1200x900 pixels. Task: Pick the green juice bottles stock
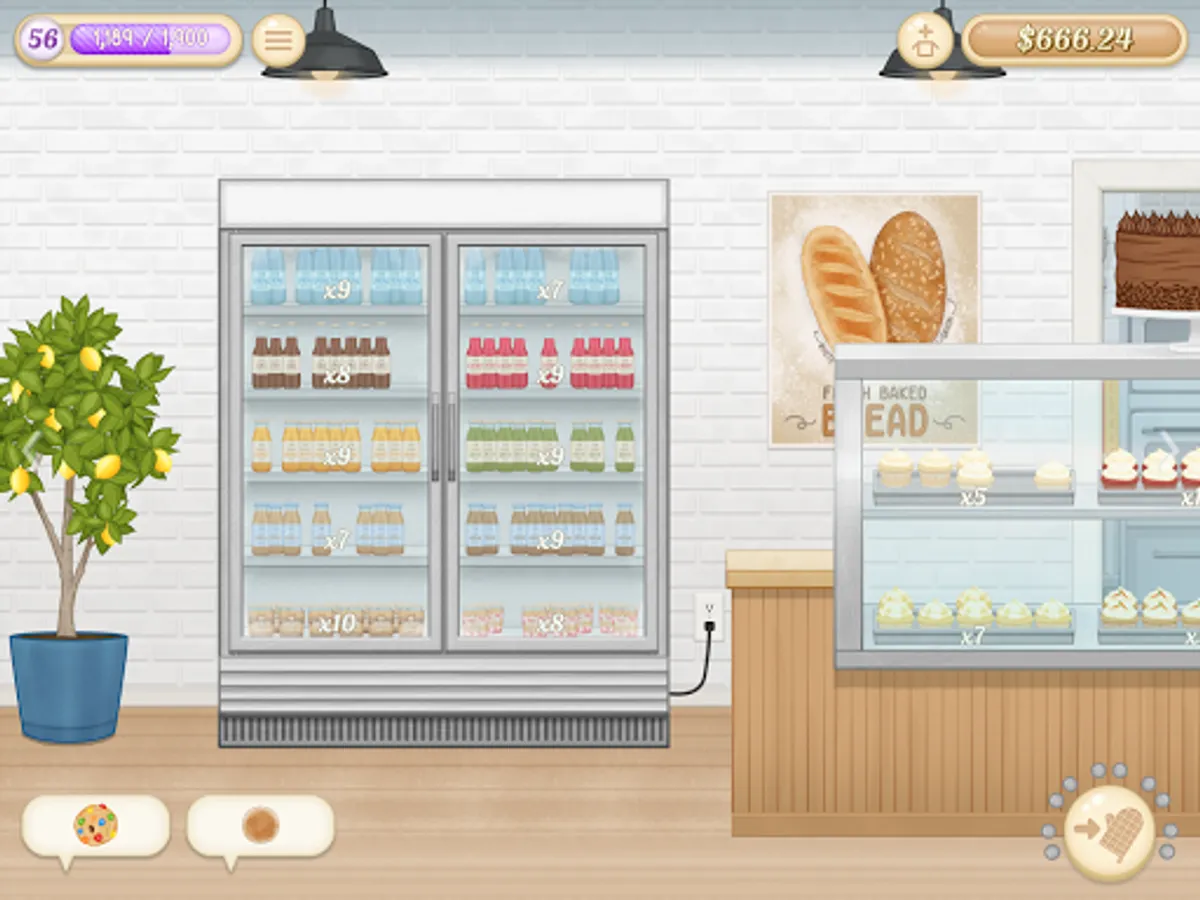(549, 447)
